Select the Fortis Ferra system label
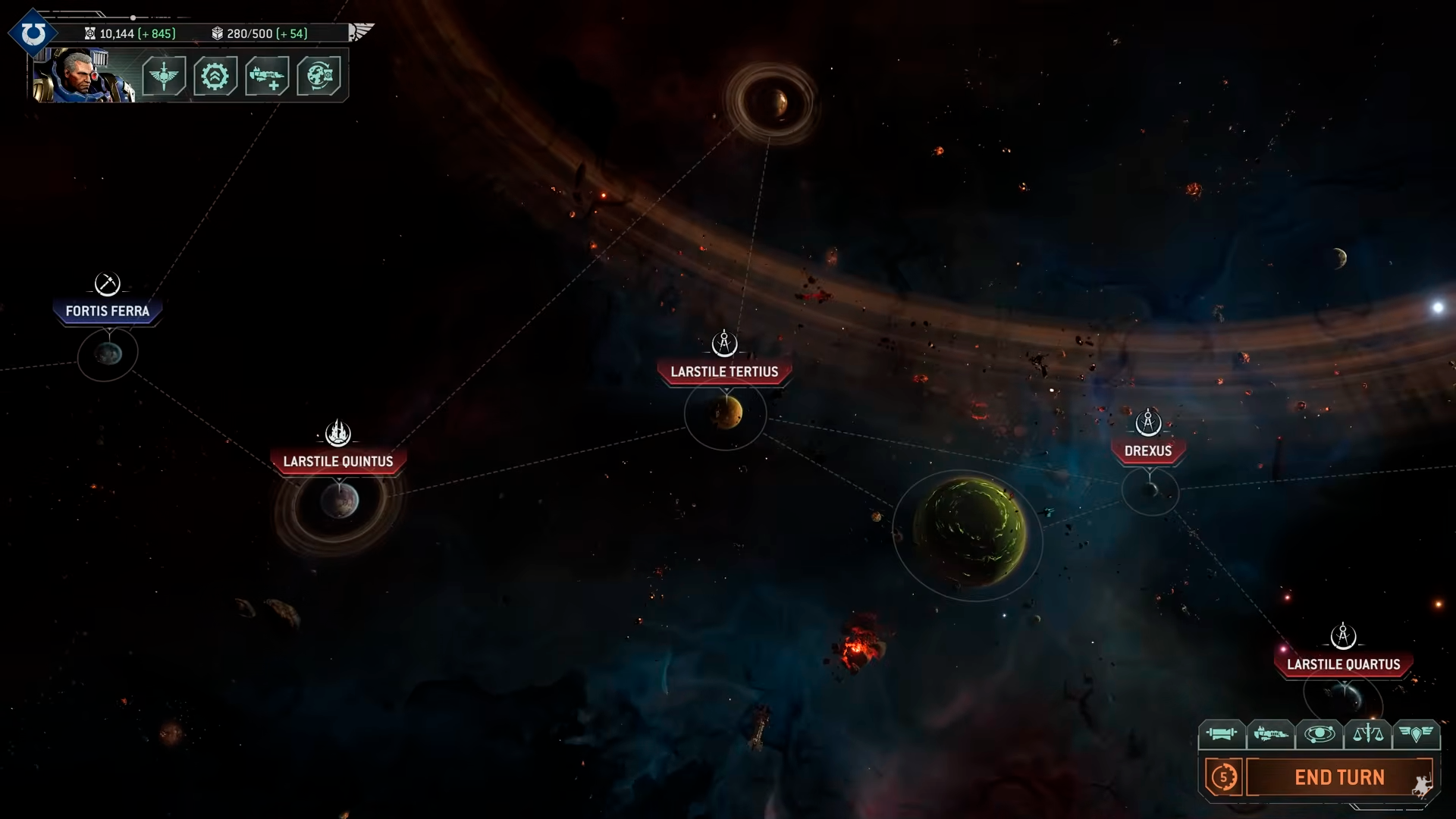This screenshot has height=819, width=1456. coord(108,311)
